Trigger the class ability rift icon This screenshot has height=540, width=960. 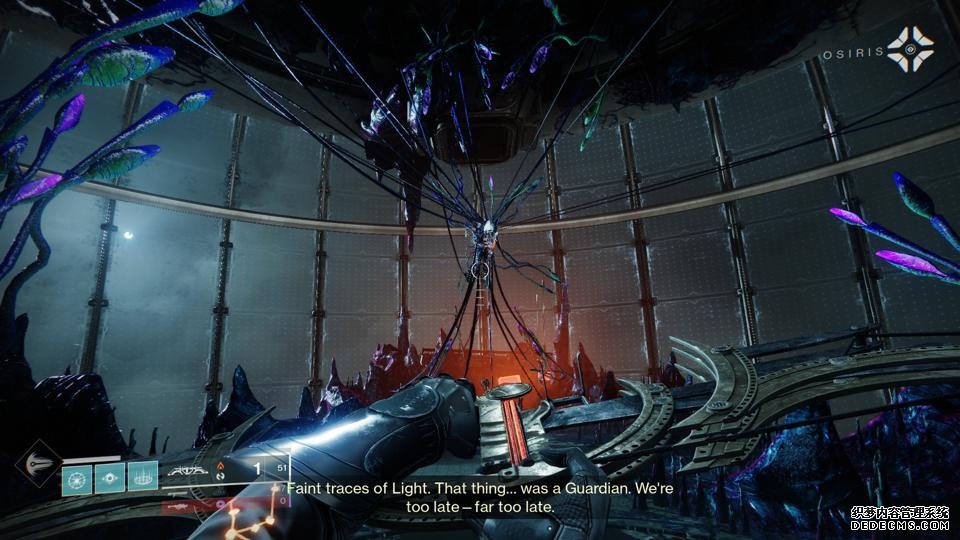pos(143,479)
